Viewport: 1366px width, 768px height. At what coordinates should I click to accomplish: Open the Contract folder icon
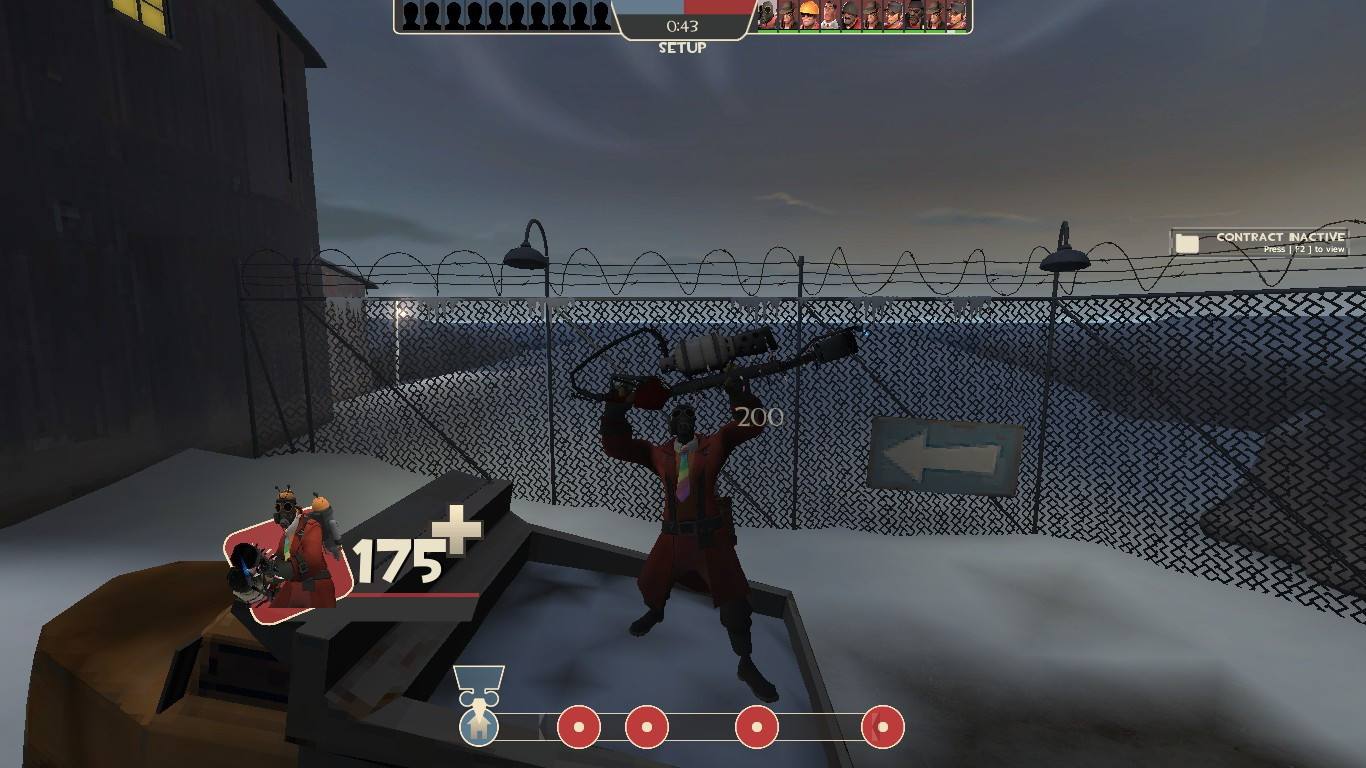click(1188, 238)
